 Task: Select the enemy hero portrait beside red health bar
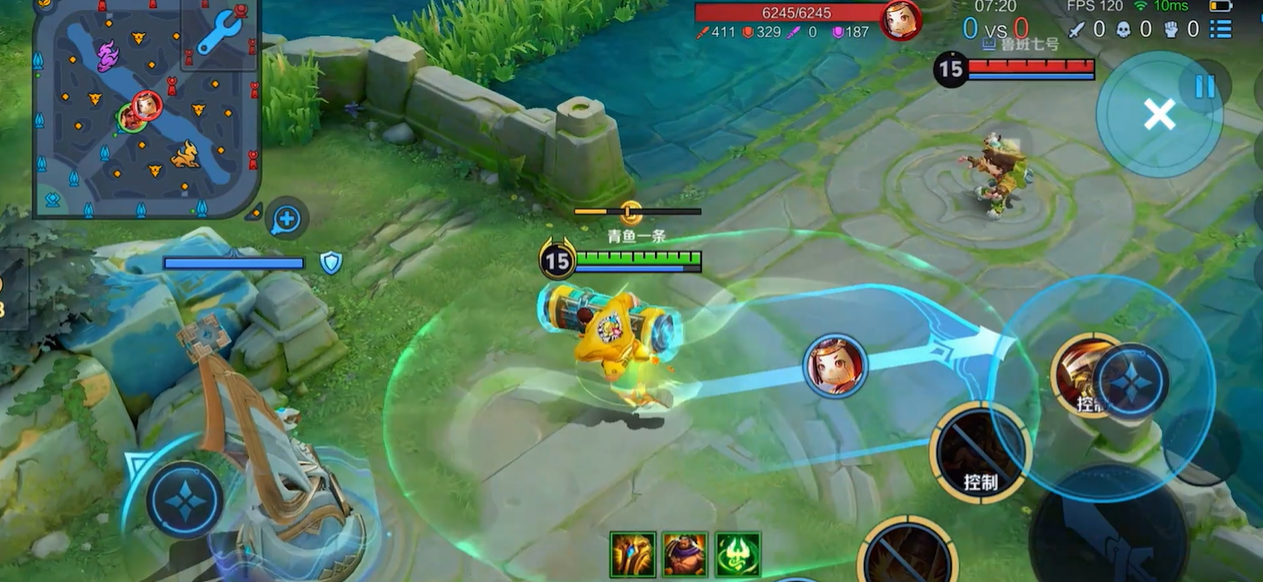pos(900,20)
